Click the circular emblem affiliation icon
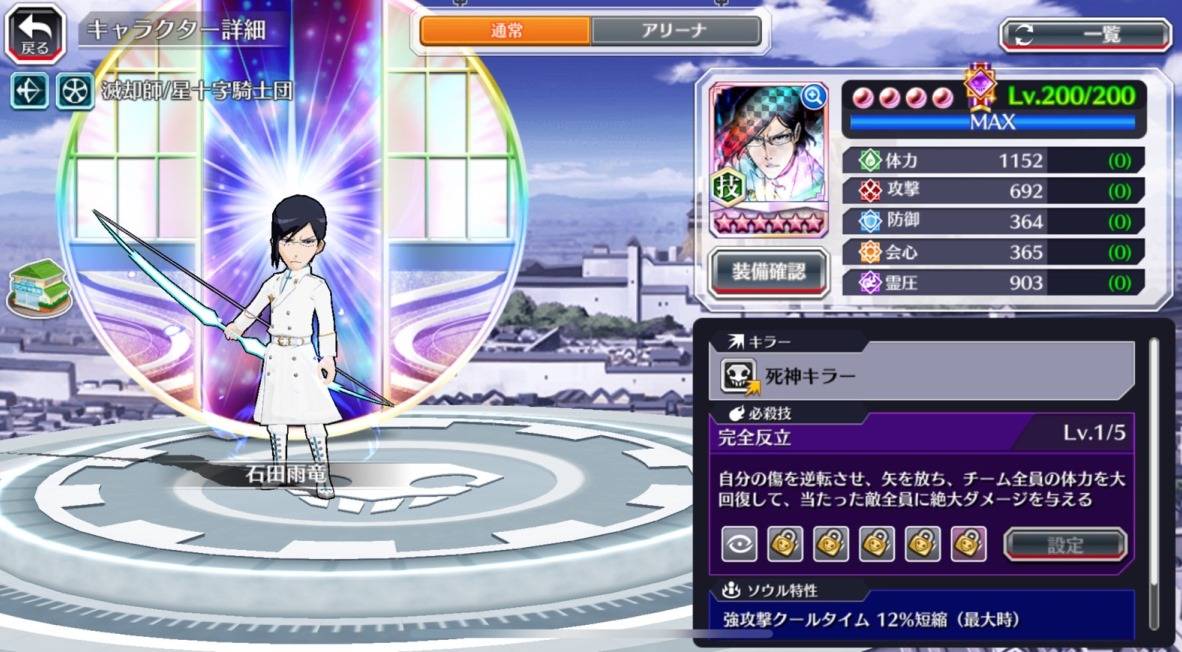The width and height of the screenshot is (1182, 652). tap(73, 91)
